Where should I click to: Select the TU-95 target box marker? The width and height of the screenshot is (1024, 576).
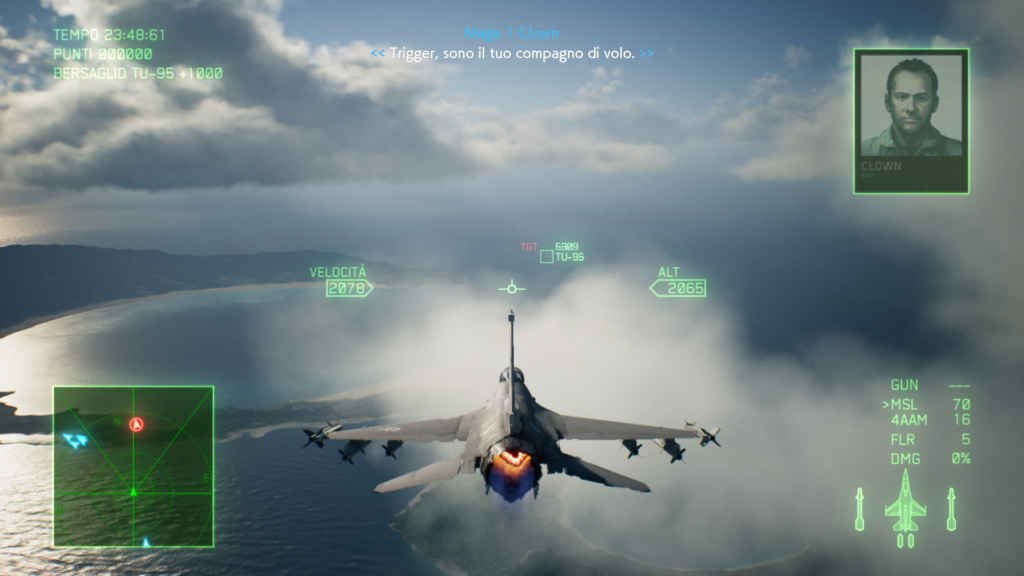click(546, 257)
